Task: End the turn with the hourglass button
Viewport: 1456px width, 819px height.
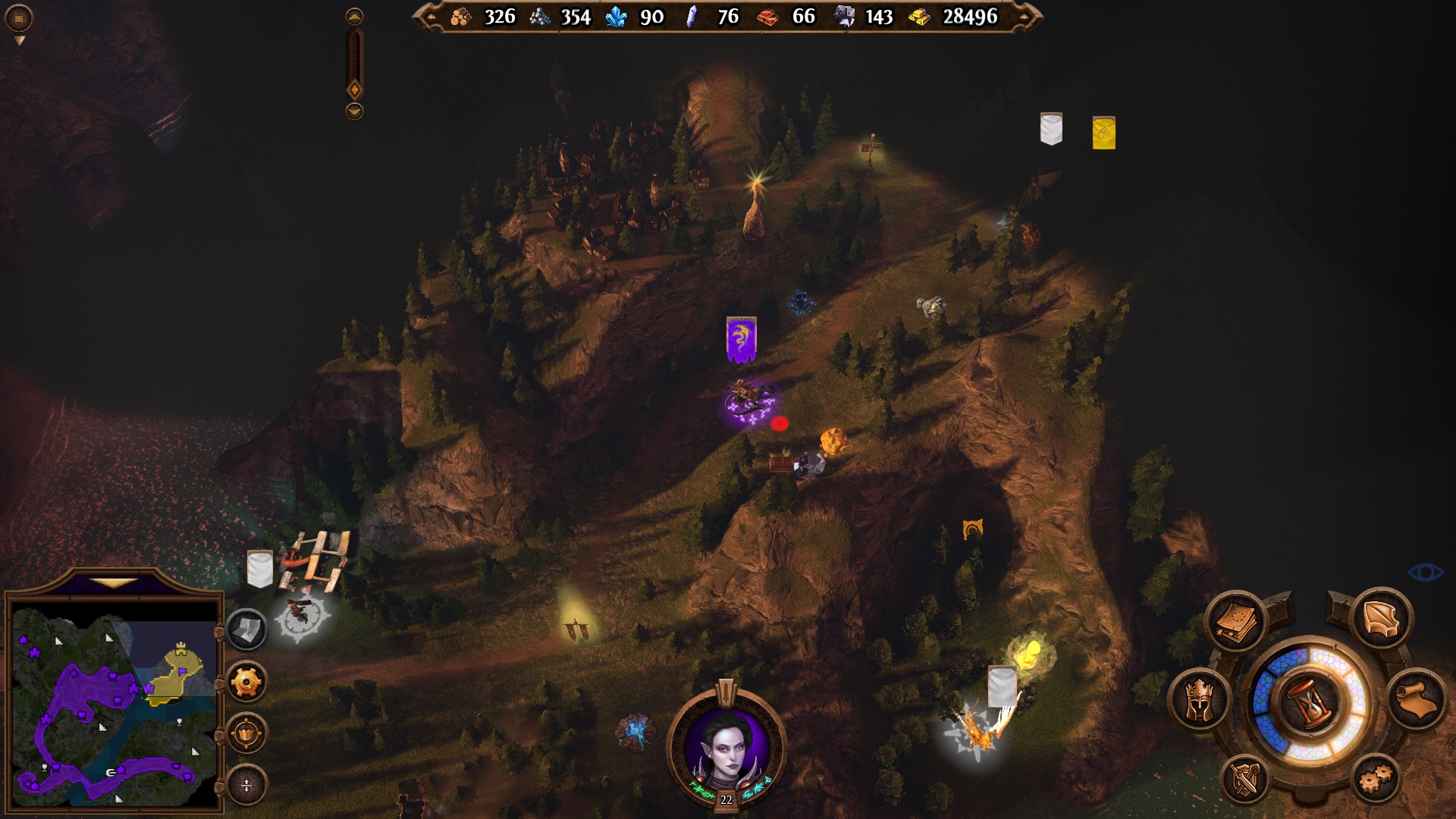Action: [1310, 701]
